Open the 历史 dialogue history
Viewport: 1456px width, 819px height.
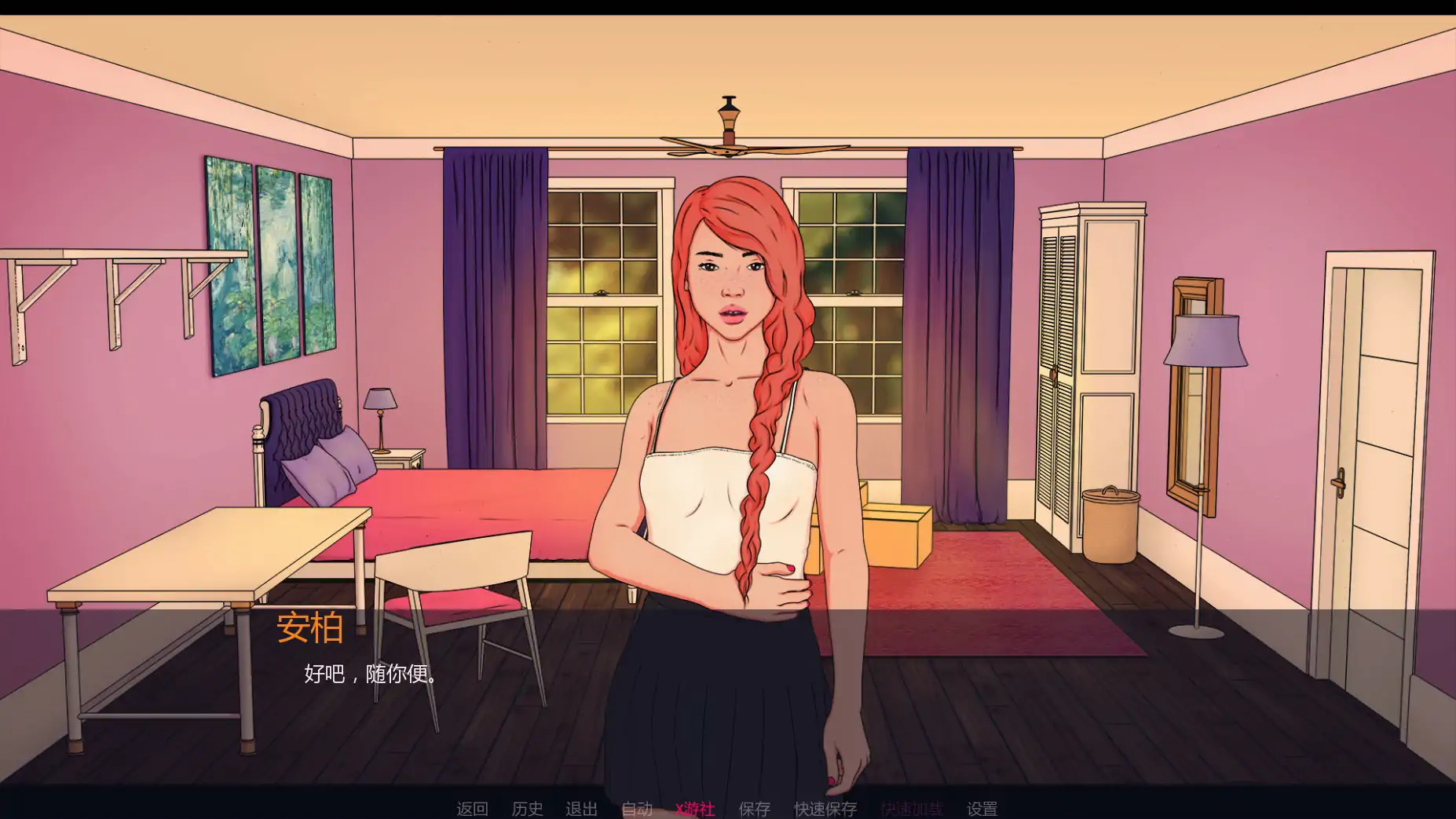527,808
